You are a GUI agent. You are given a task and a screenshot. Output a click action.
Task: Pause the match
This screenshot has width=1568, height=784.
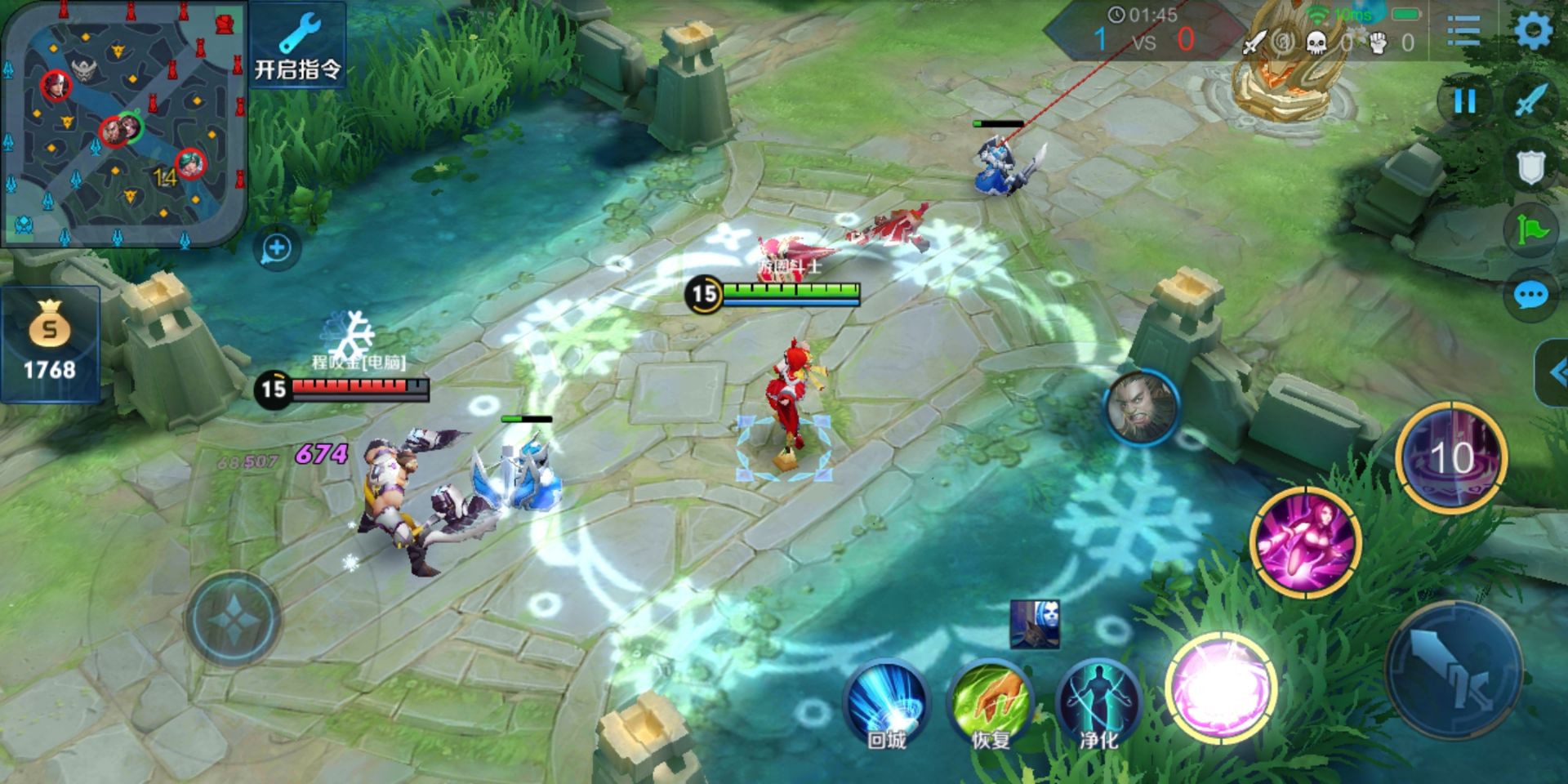(x=1465, y=101)
